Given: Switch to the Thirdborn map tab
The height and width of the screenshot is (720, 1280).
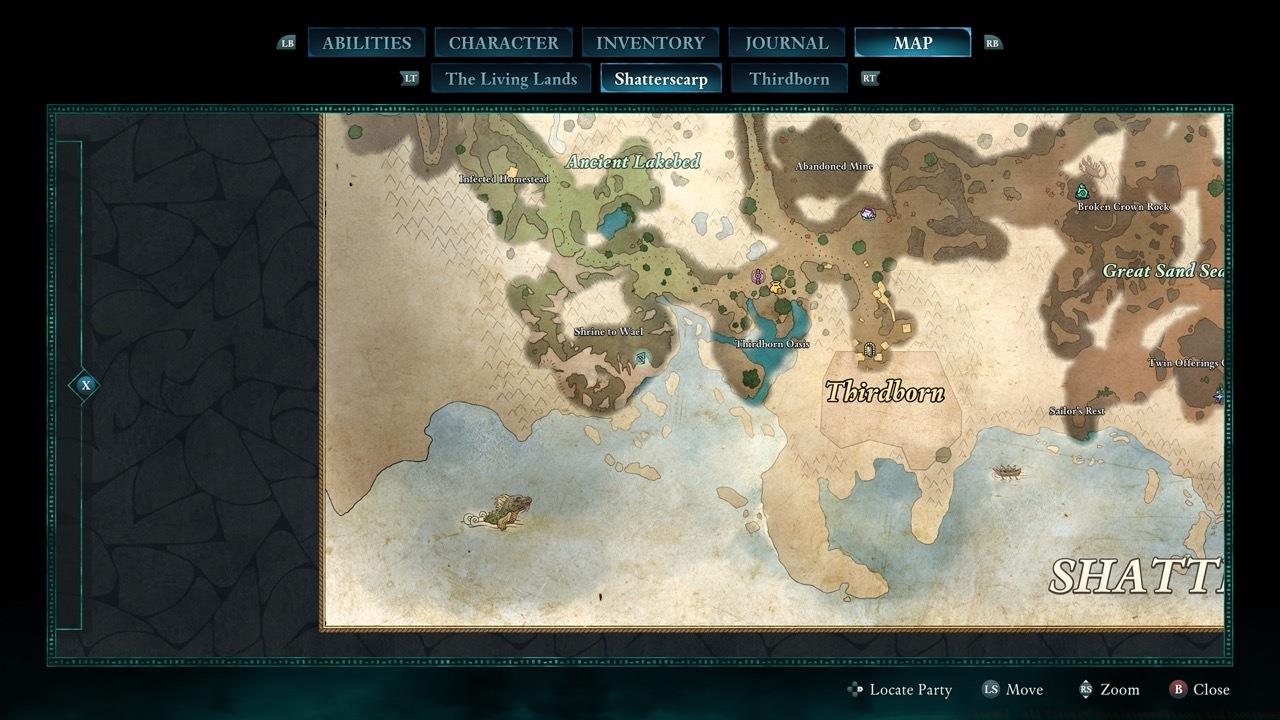Looking at the screenshot, I should point(789,77).
